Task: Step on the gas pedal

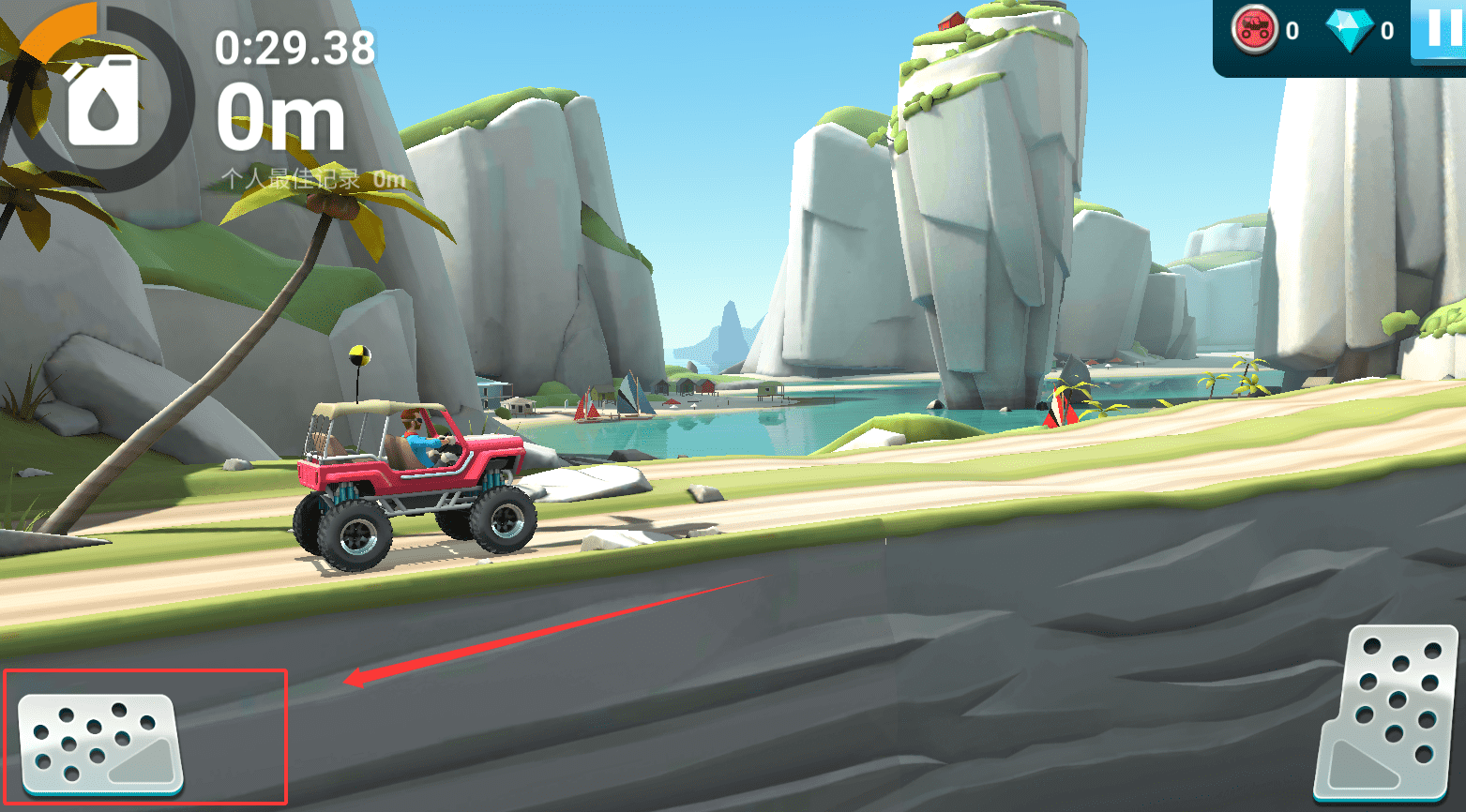Action: 1388,715
